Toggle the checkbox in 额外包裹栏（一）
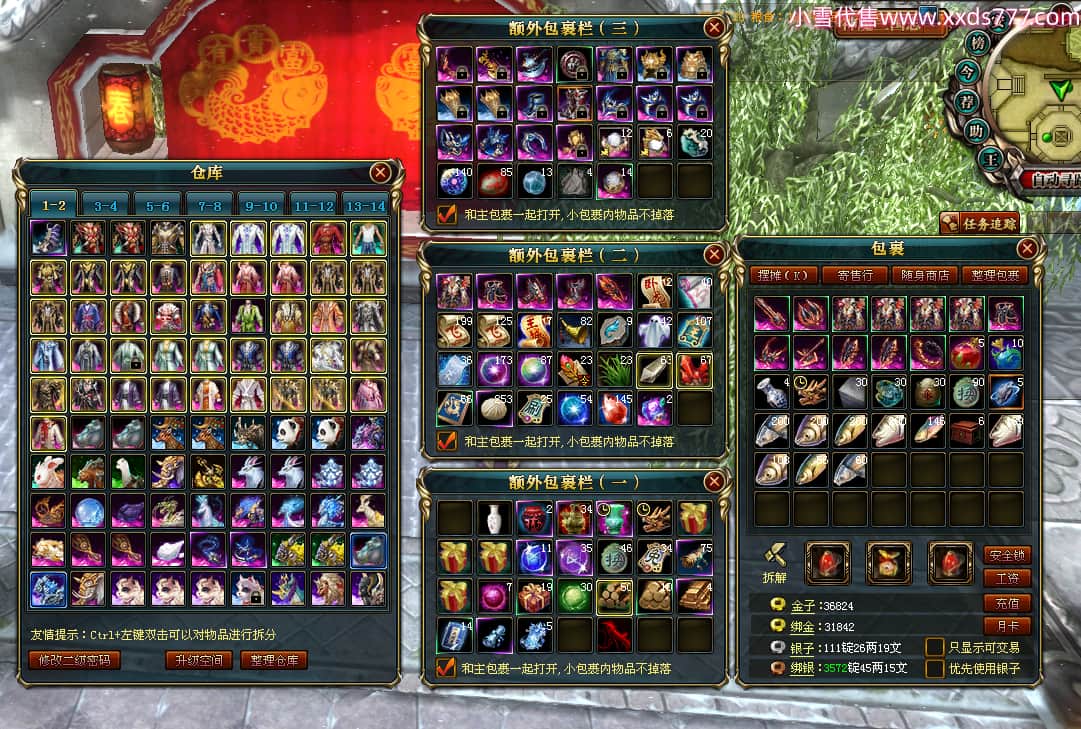The image size is (1081, 729). [446, 667]
